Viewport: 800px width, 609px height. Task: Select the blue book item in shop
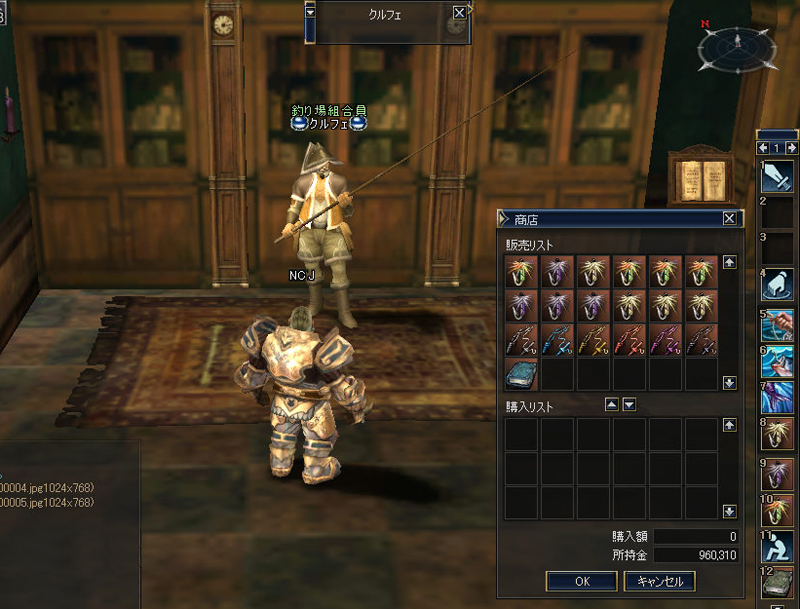[x=522, y=374]
